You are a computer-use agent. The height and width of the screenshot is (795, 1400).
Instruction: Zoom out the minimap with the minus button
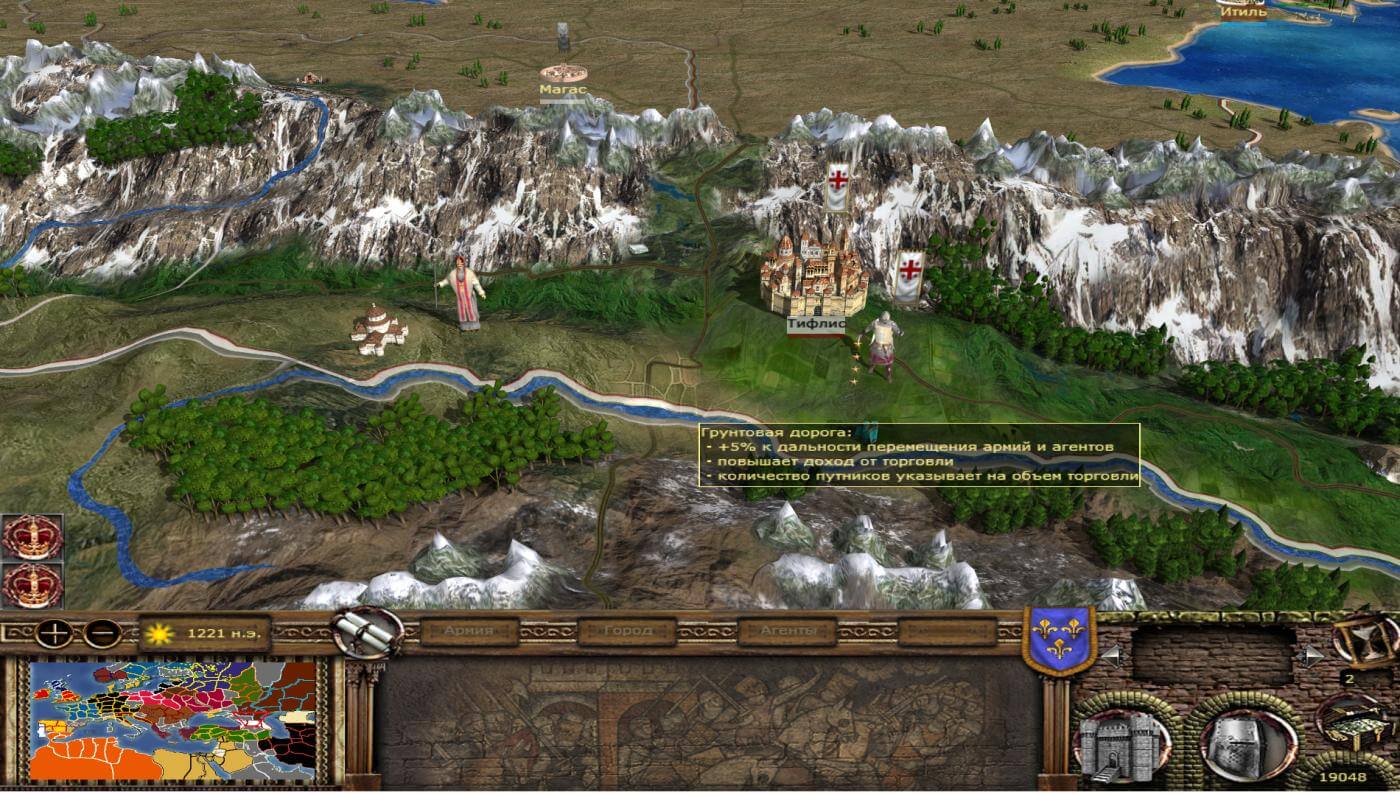[102, 633]
